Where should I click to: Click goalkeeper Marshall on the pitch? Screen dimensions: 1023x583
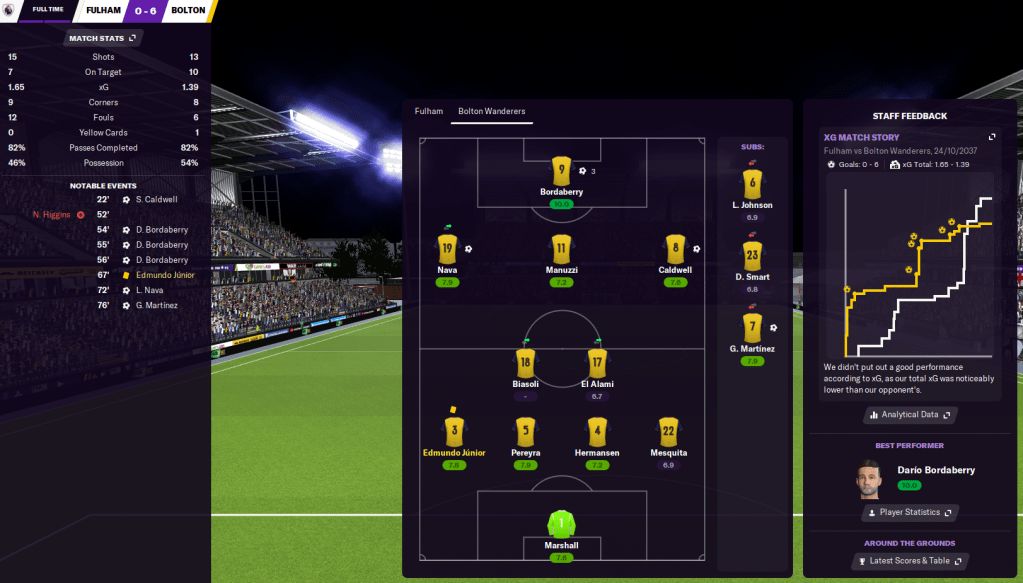click(x=561, y=523)
